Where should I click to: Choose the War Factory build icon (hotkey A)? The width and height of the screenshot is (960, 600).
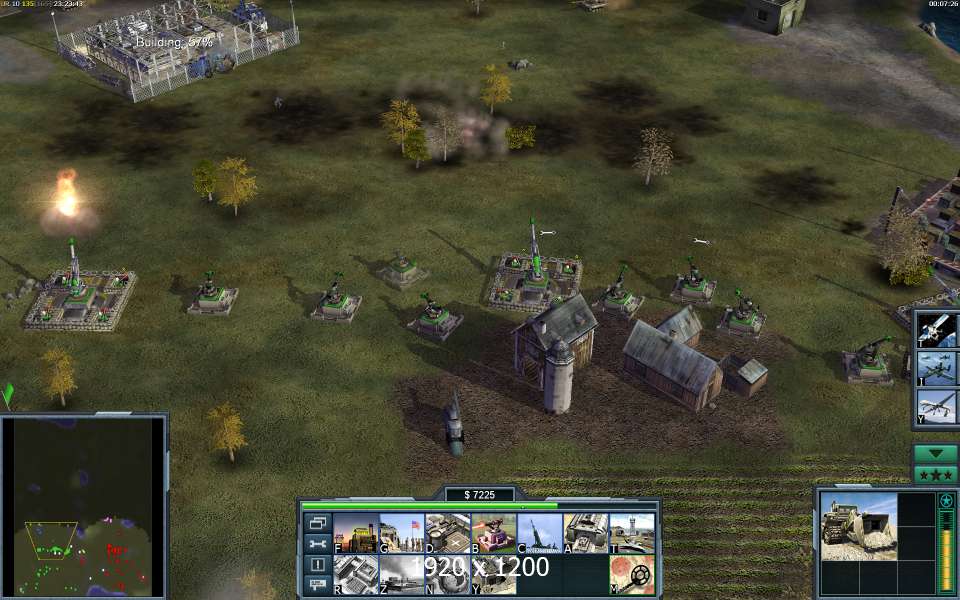[585, 533]
